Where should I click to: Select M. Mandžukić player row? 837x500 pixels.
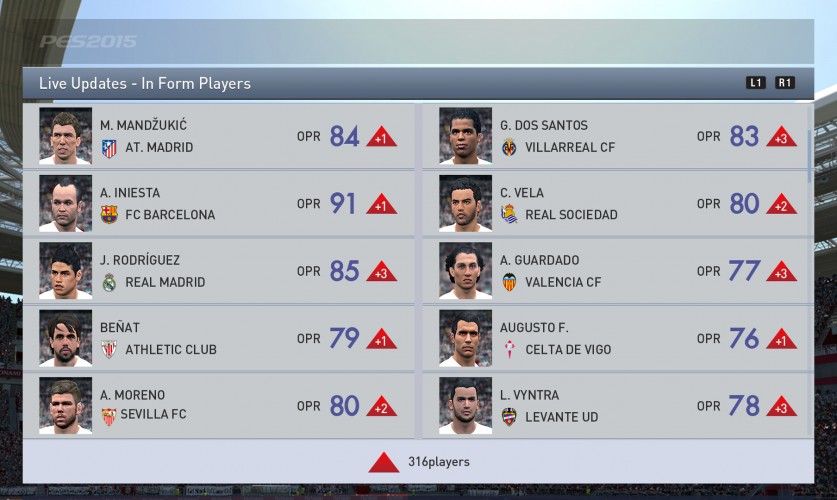tap(218, 136)
